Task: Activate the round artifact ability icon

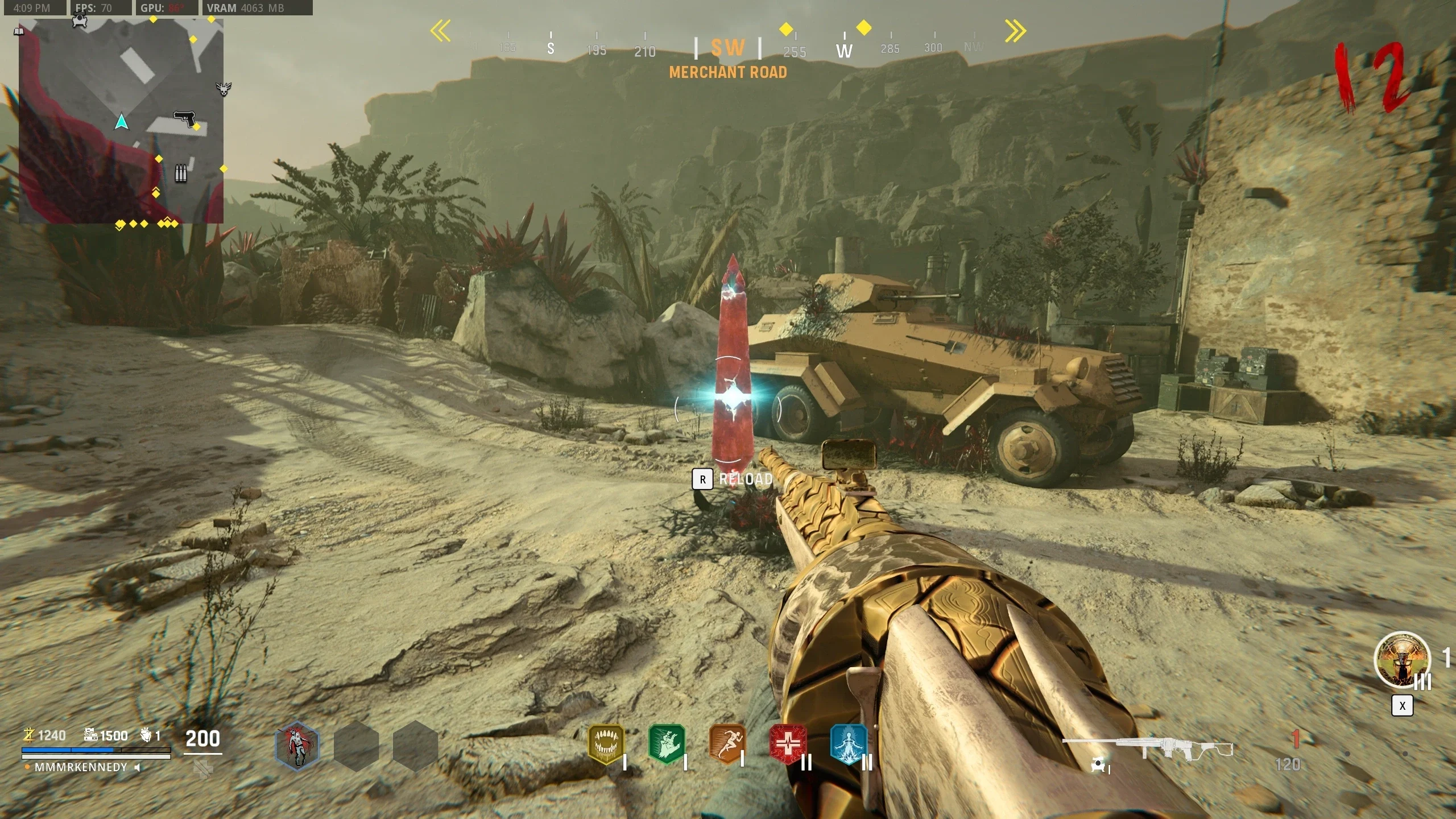Action: point(1401,660)
